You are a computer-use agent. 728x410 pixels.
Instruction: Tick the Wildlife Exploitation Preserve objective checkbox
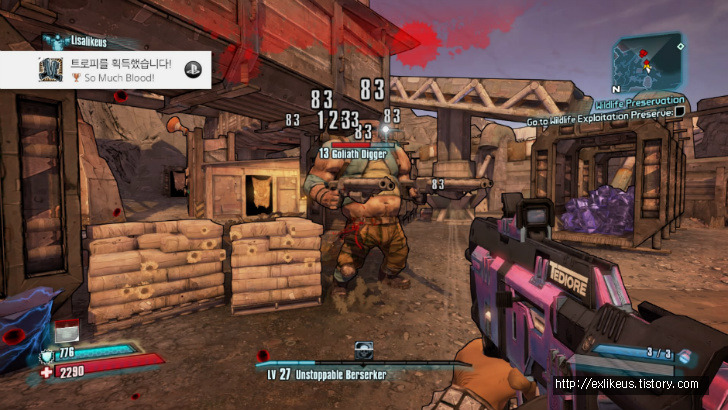click(680, 113)
